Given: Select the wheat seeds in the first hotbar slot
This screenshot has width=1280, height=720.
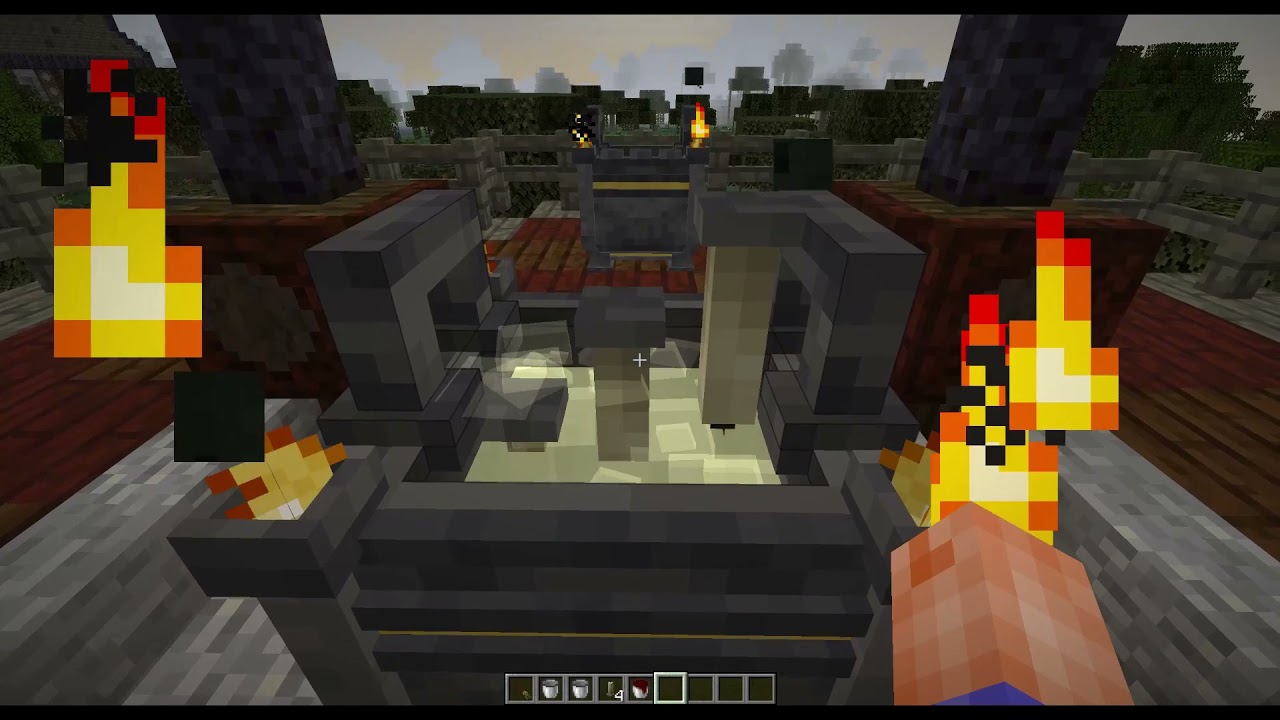Looking at the screenshot, I should pyautogui.click(x=522, y=688).
